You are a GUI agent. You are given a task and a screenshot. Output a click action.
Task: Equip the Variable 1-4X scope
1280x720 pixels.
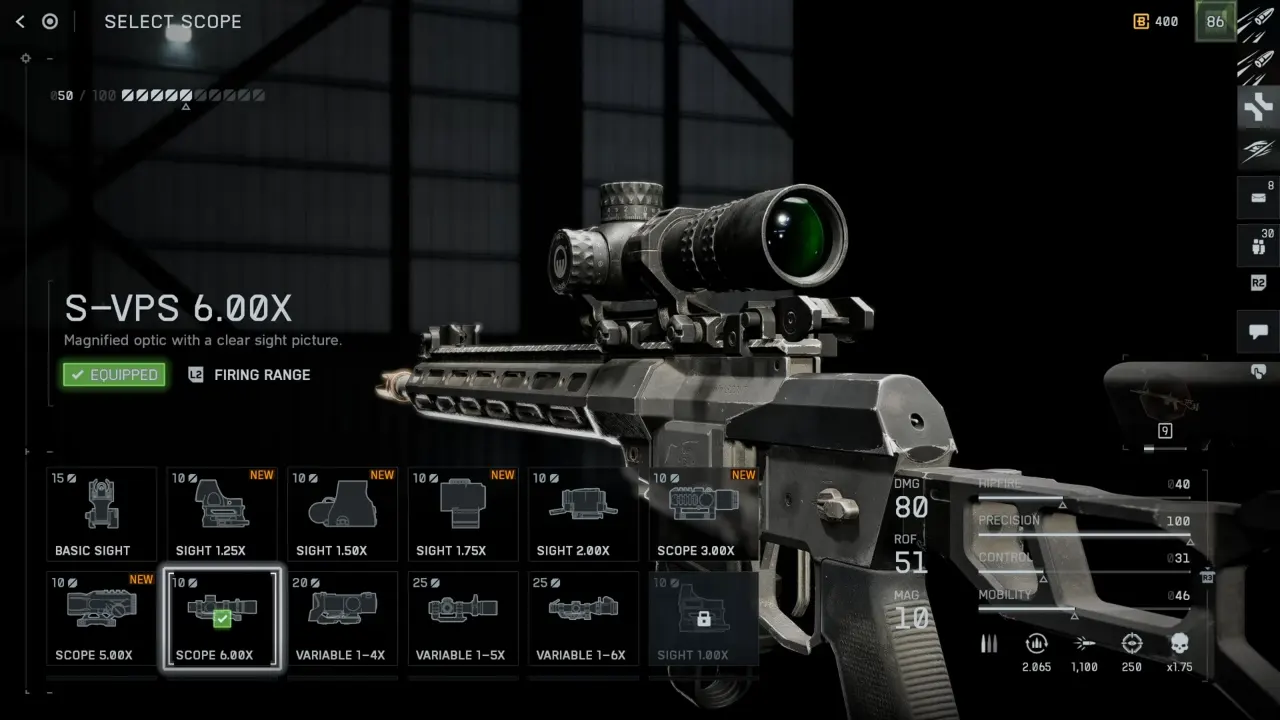(342, 618)
